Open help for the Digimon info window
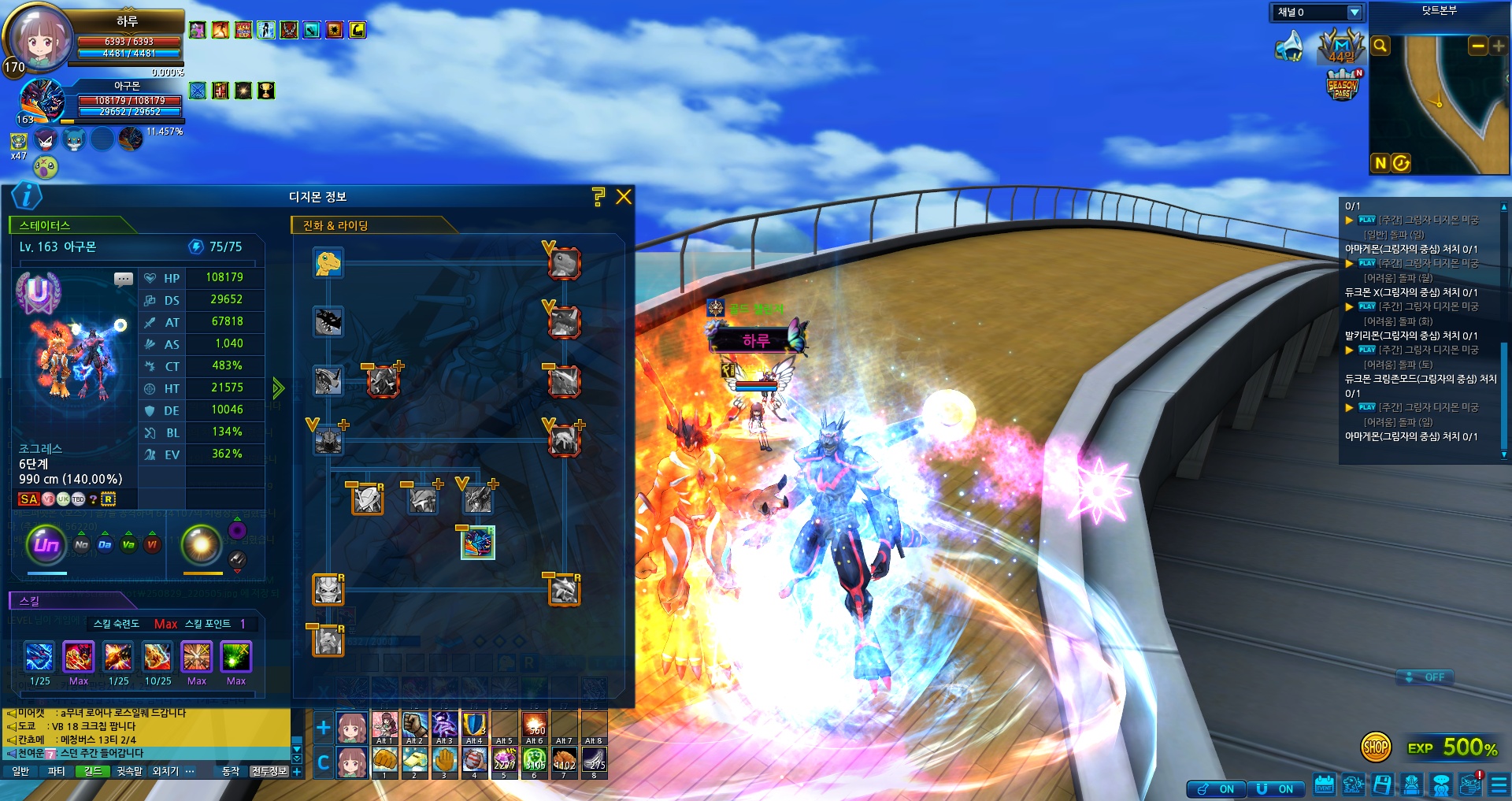This screenshot has width=1512, height=801. pos(598,197)
